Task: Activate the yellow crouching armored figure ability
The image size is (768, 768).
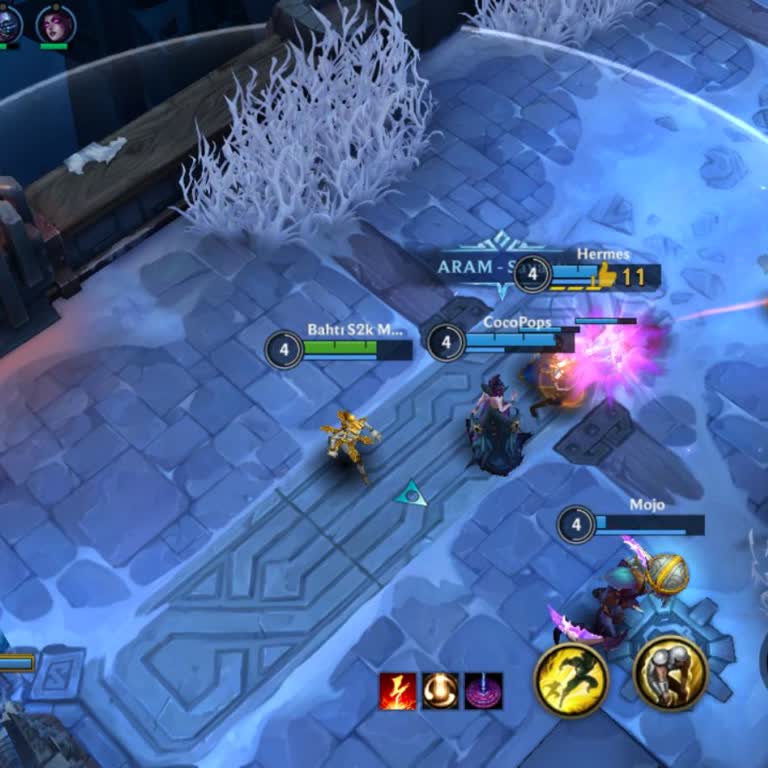Action: tap(670, 673)
